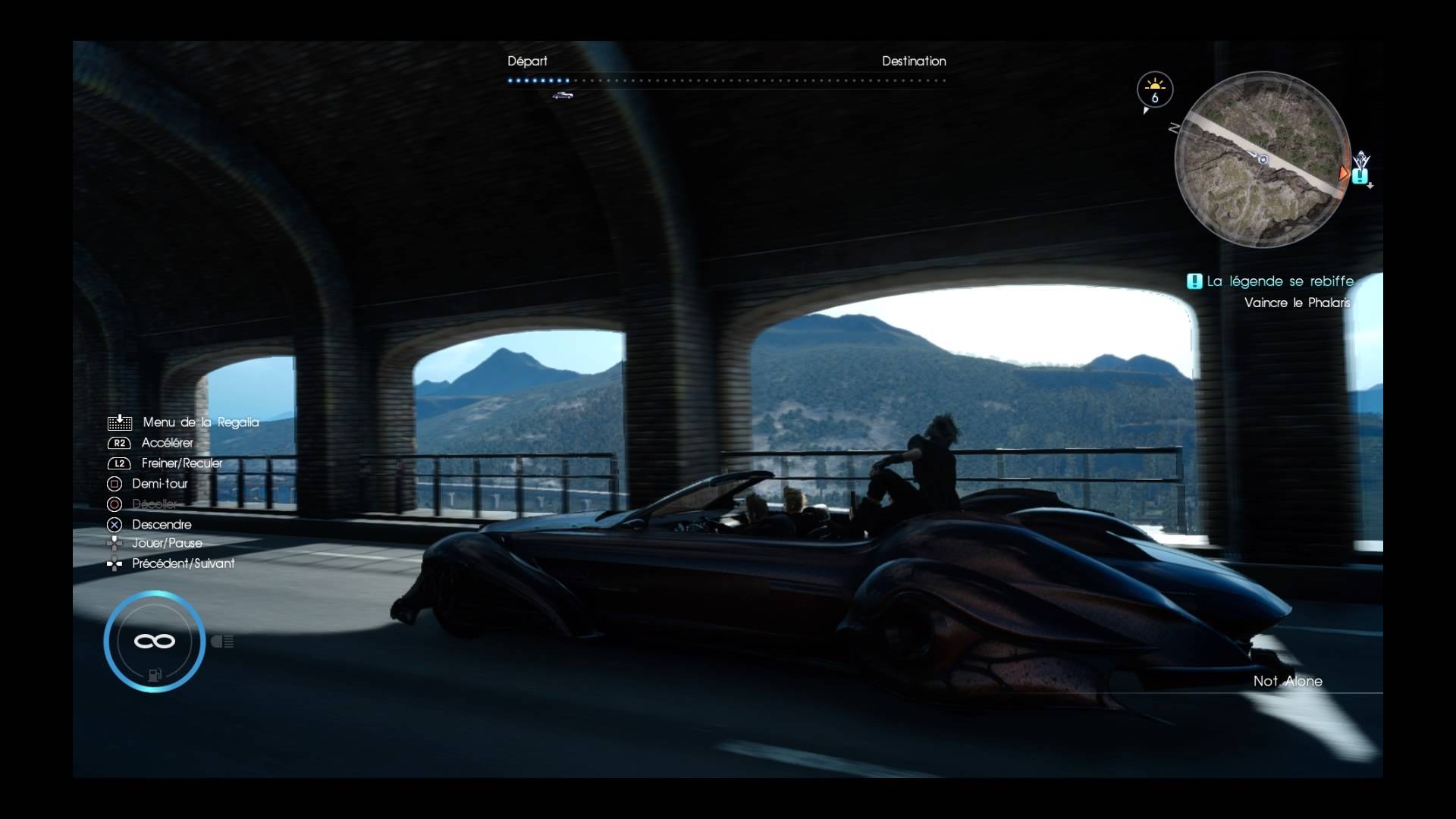Toggle the headlights indicator icon
Viewport: 1456px width, 819px height.
[x=222, y=642]
